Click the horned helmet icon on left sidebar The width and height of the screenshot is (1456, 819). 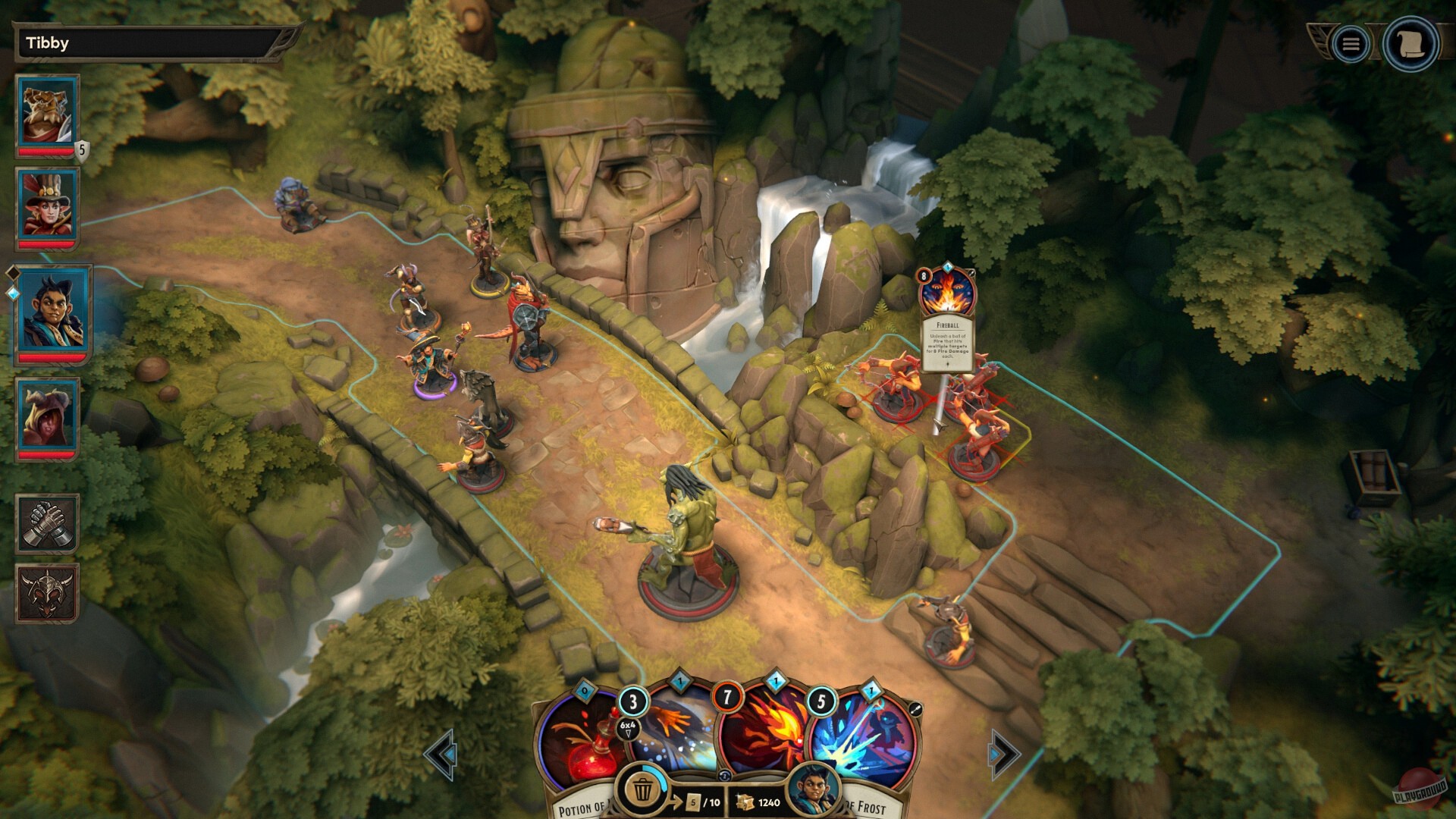point(47,596)
